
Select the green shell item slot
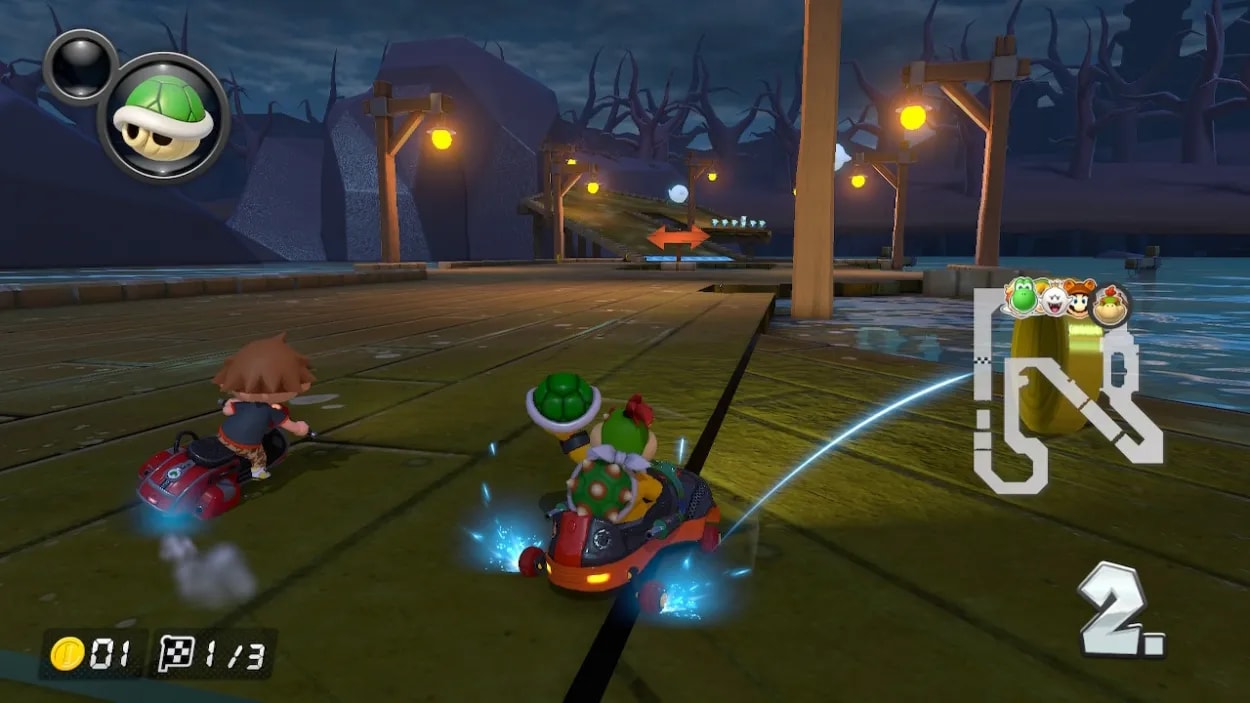[x=164, y=117]
